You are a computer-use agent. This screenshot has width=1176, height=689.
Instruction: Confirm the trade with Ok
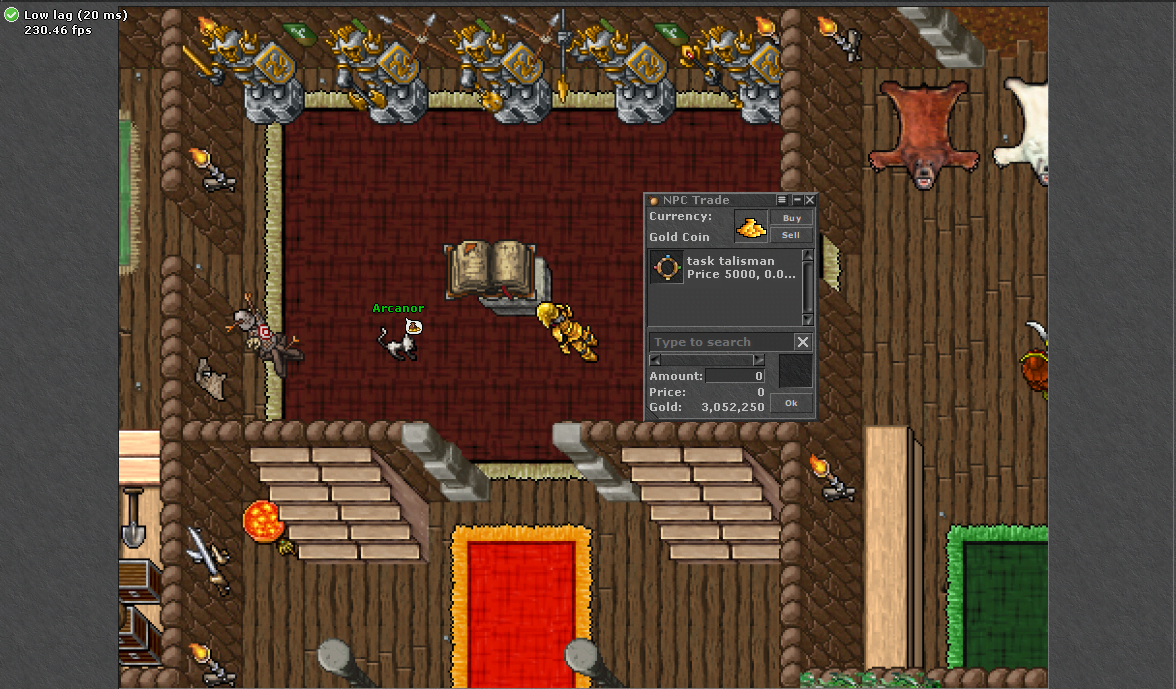click(791, 403)
